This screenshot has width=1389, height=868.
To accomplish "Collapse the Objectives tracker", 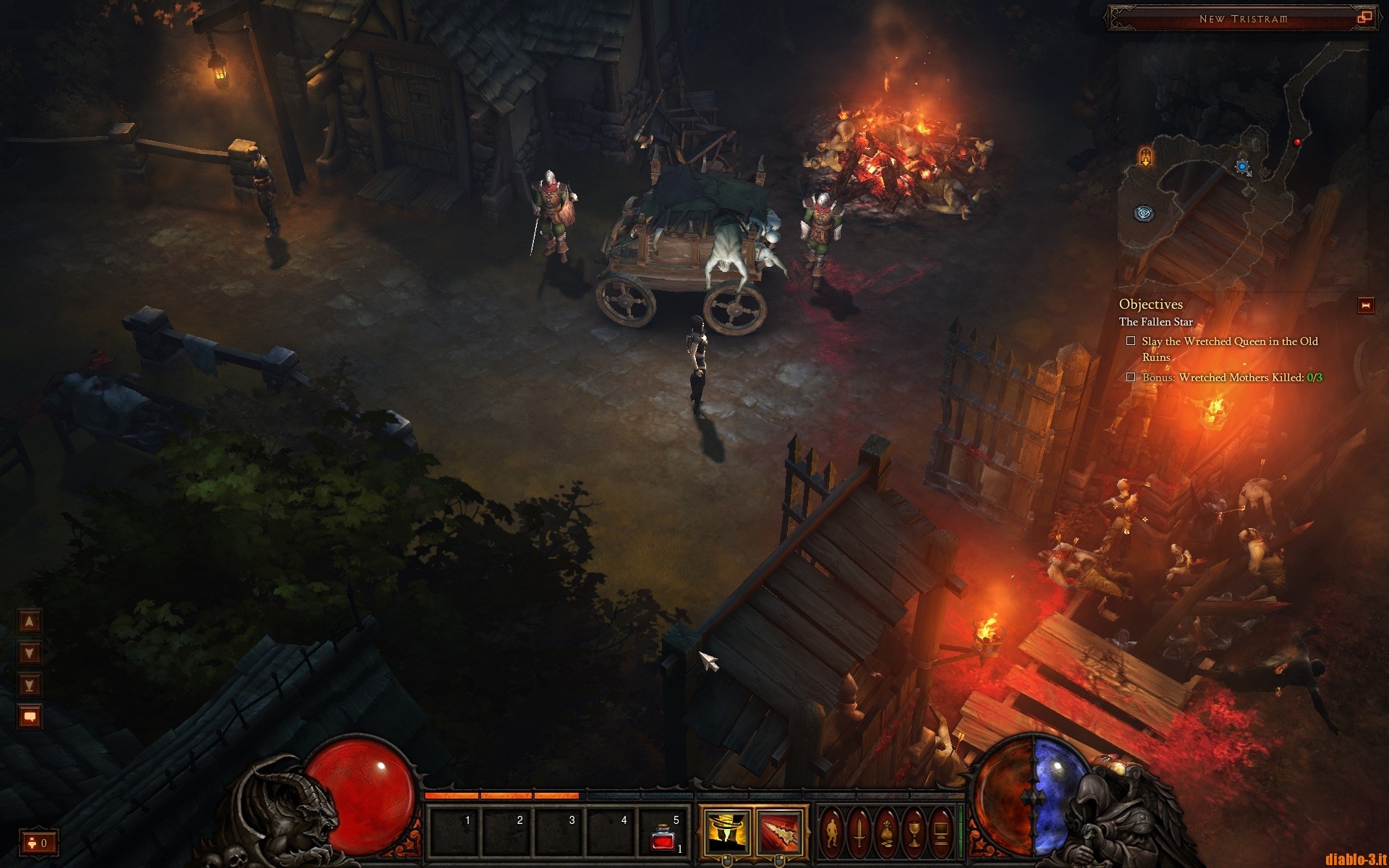I will pos(1365,306).
